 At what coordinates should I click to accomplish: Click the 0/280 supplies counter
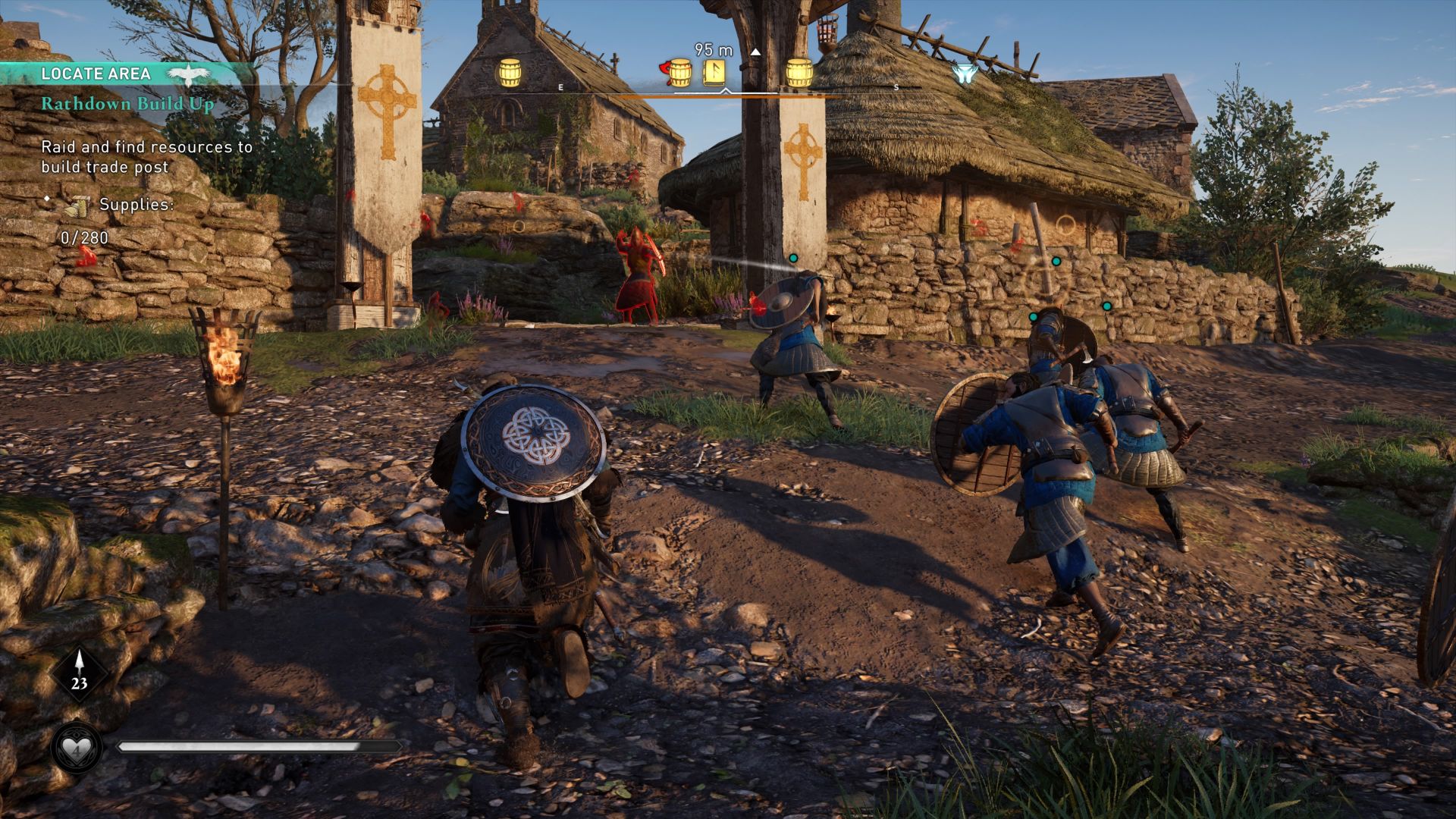pyautogui.click(x=83, y=239)
